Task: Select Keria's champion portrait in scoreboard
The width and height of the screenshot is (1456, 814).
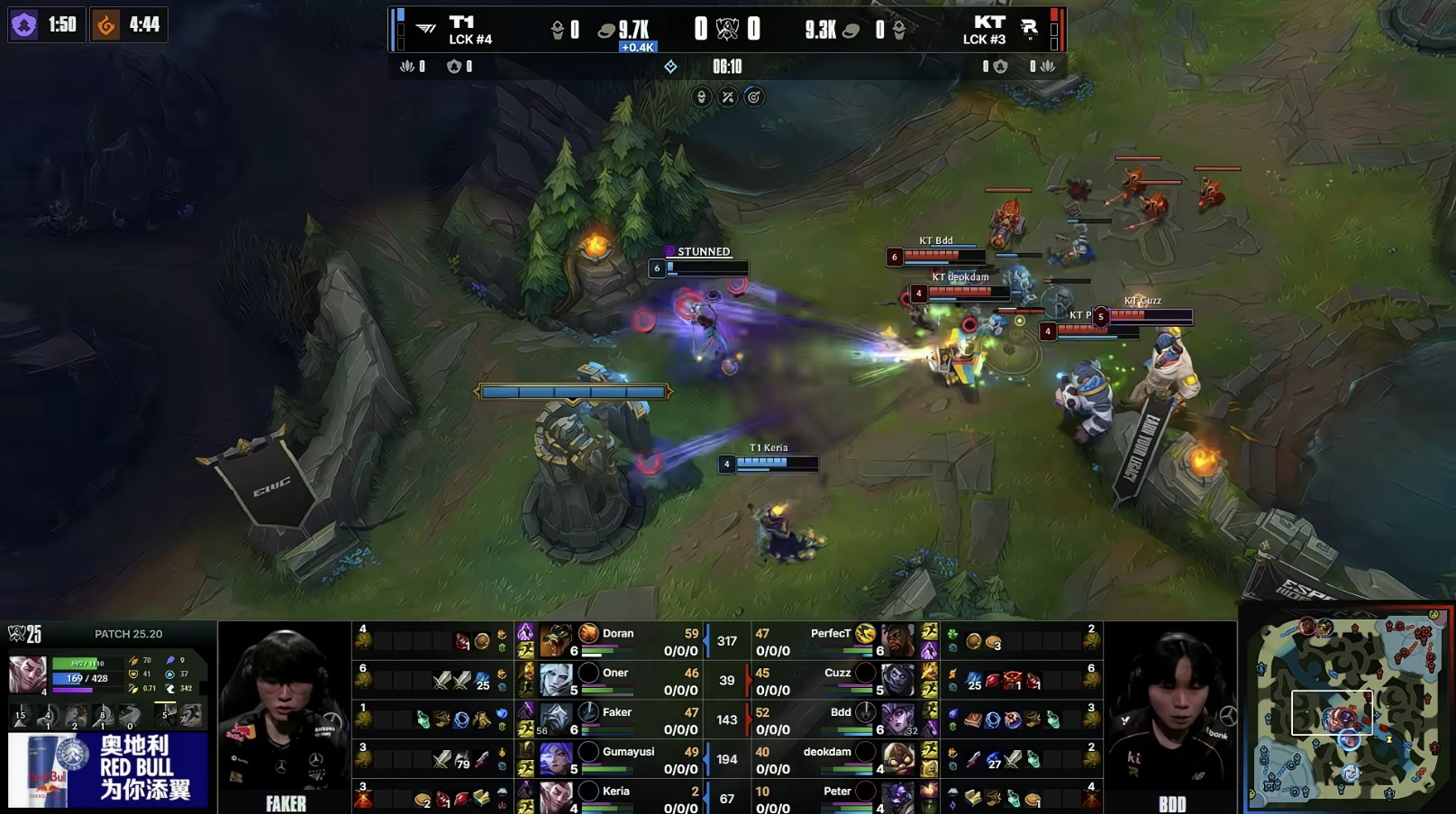Action: coord(556,797)
